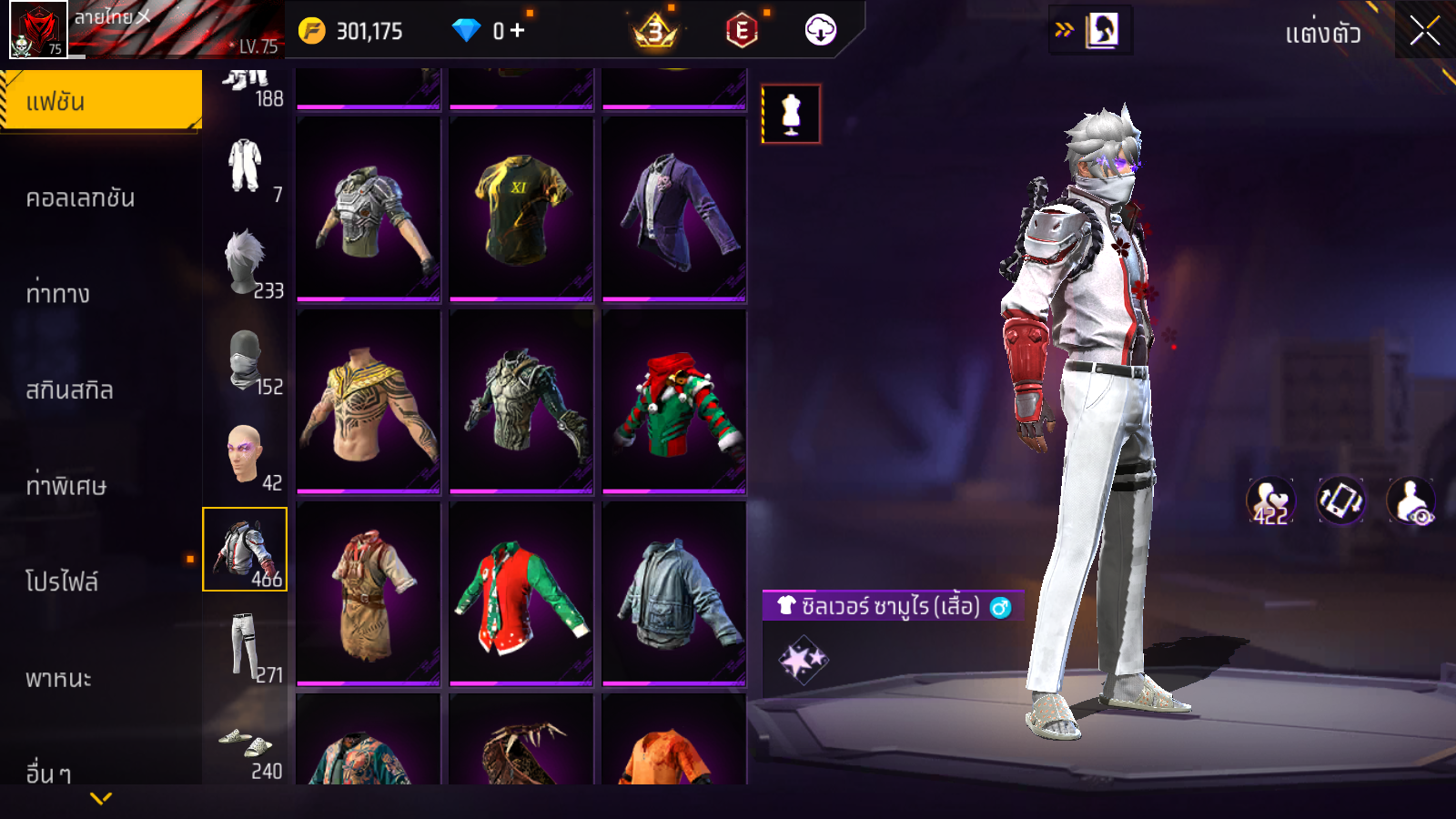The height and width of the screenshot is (819, 1456).
Task: Equip the purple tuxedo jacket
Action: [674, 209]
